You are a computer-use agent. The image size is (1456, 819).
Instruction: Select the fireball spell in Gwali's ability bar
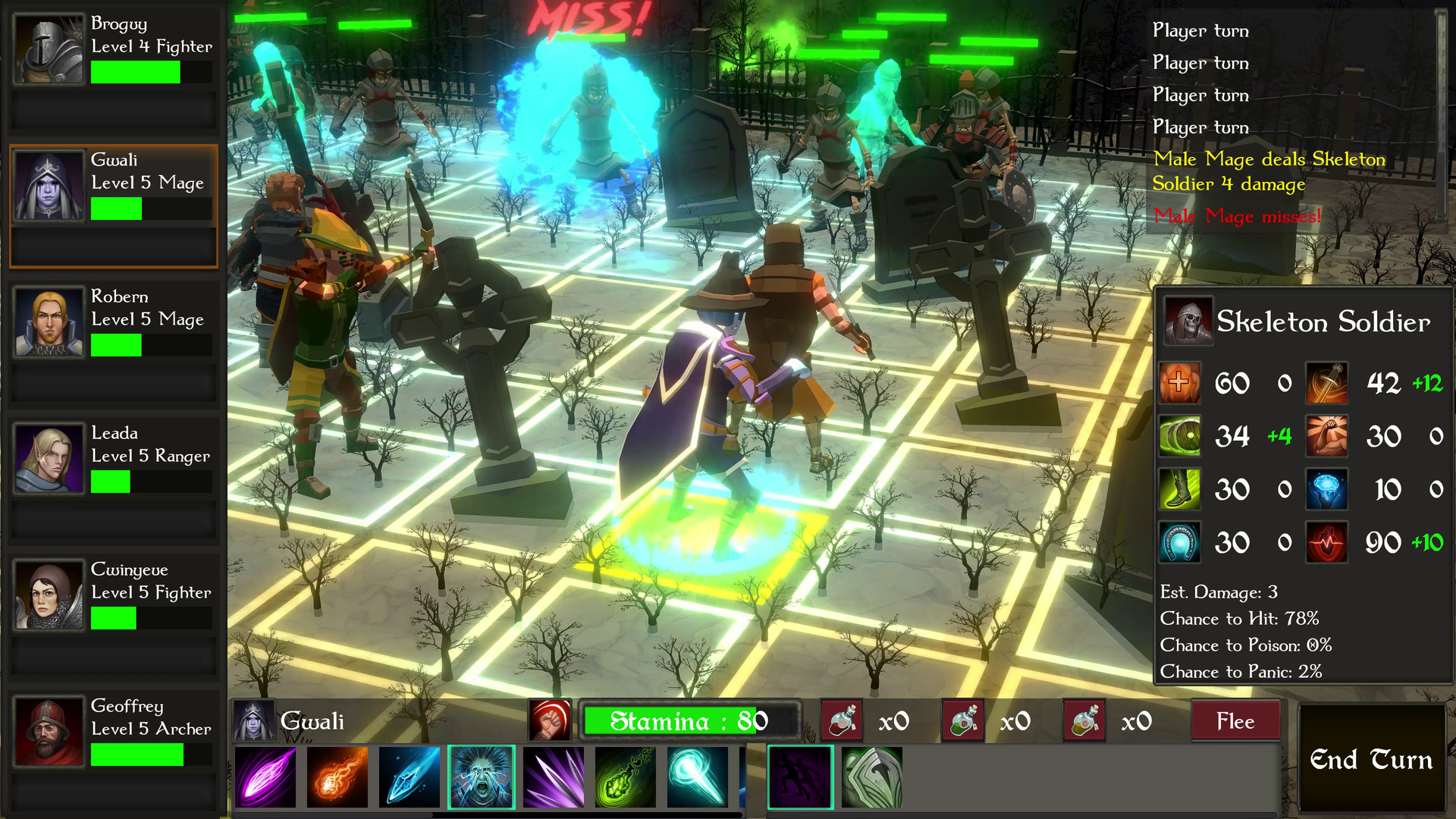pyautogui.click(x=336, y=777)
